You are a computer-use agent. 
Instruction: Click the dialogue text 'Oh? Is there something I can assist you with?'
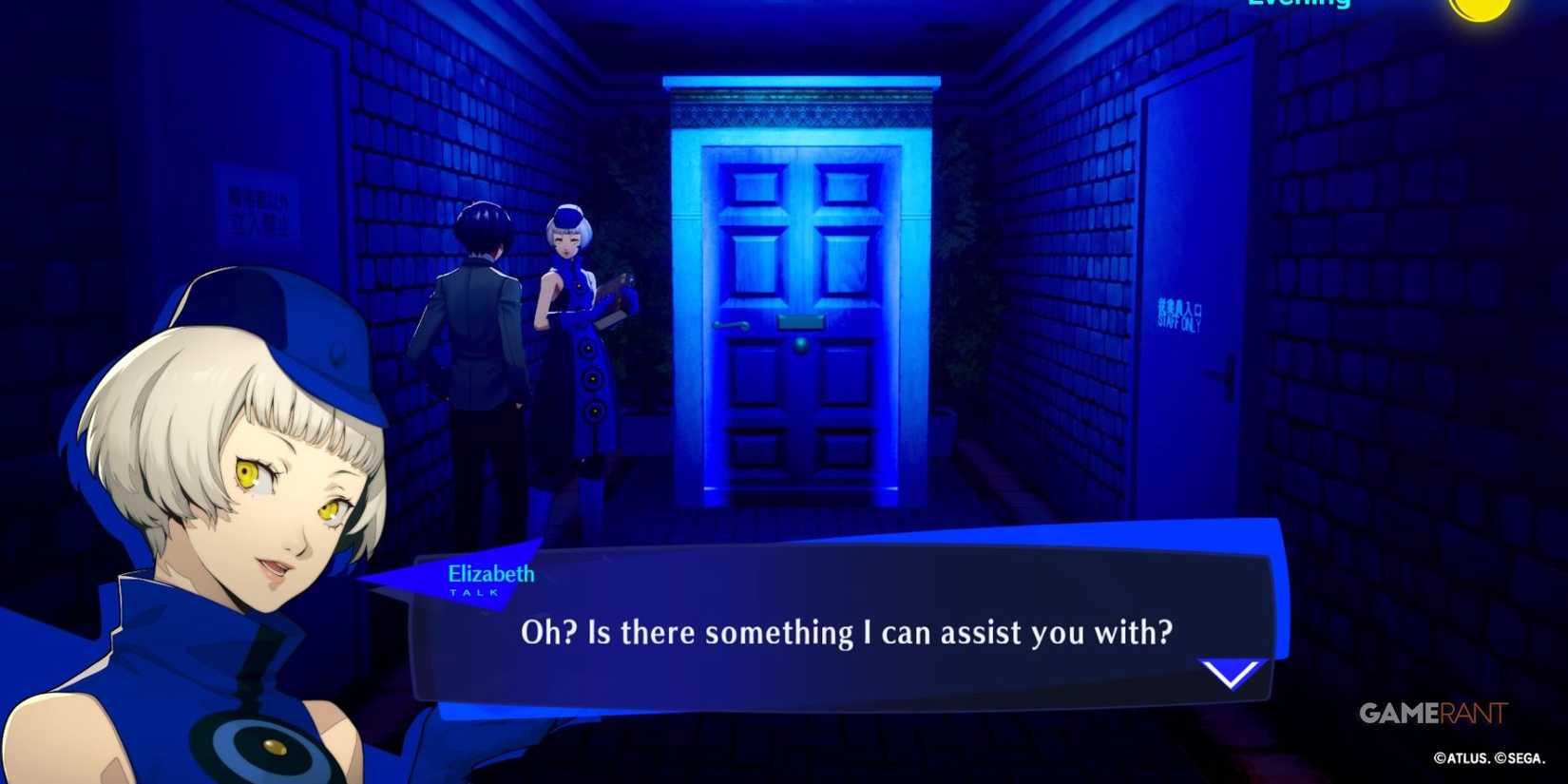(846, 632)
